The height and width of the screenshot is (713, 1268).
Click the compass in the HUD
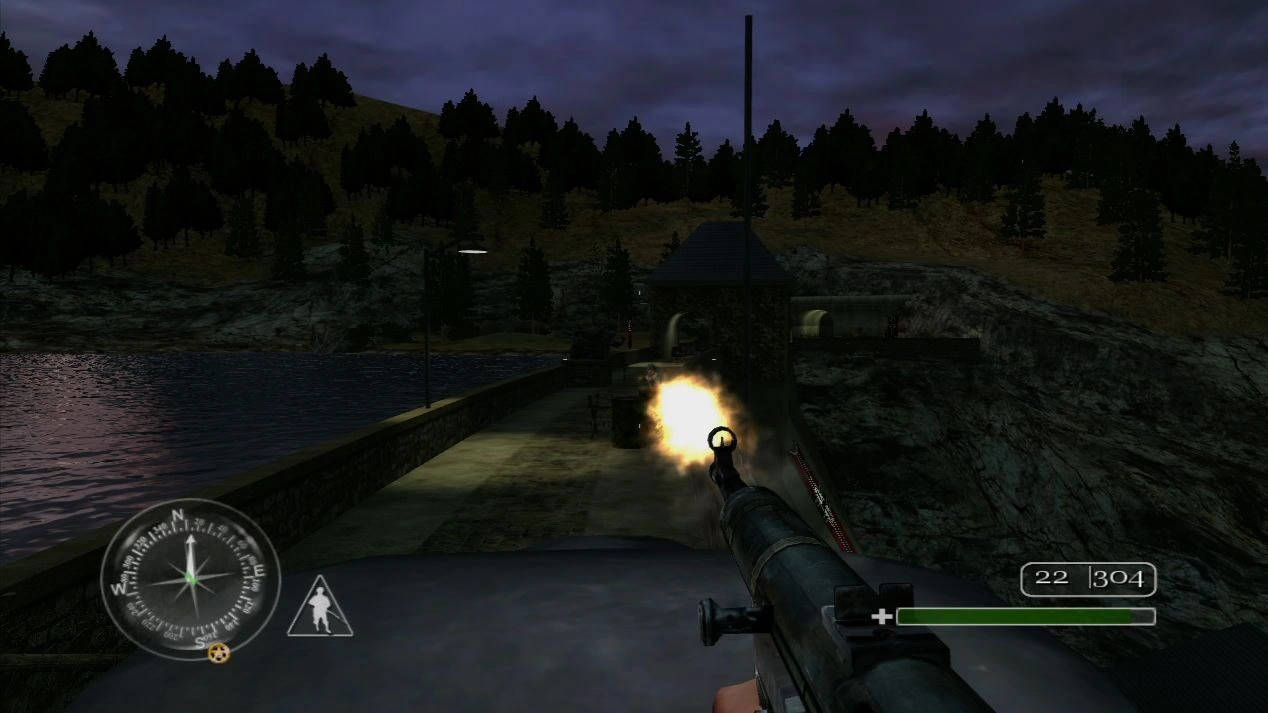pyautogui.click(x=190, y=579)
